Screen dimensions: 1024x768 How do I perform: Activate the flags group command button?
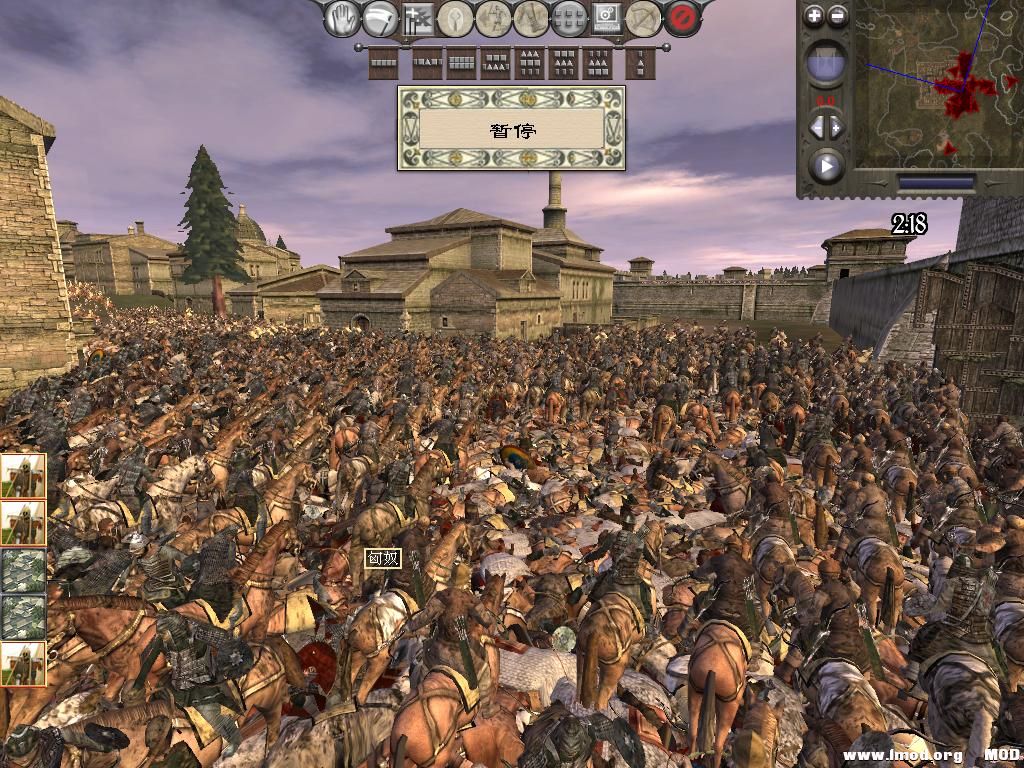pos(418,18)
